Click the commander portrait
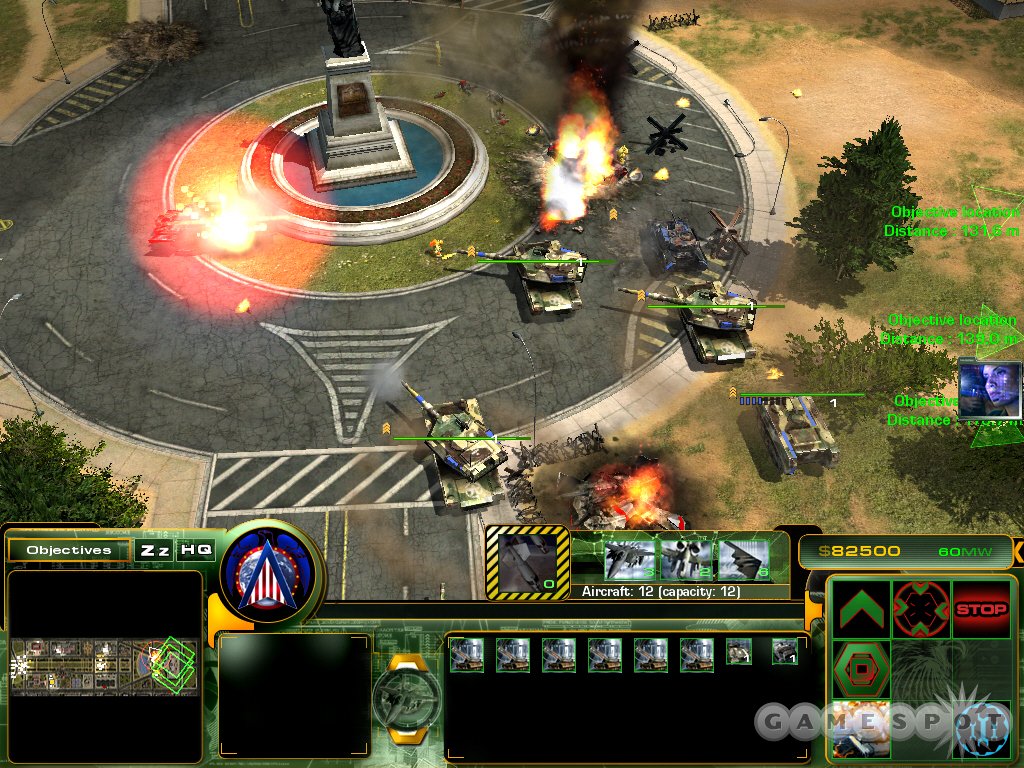 point(990,389)
